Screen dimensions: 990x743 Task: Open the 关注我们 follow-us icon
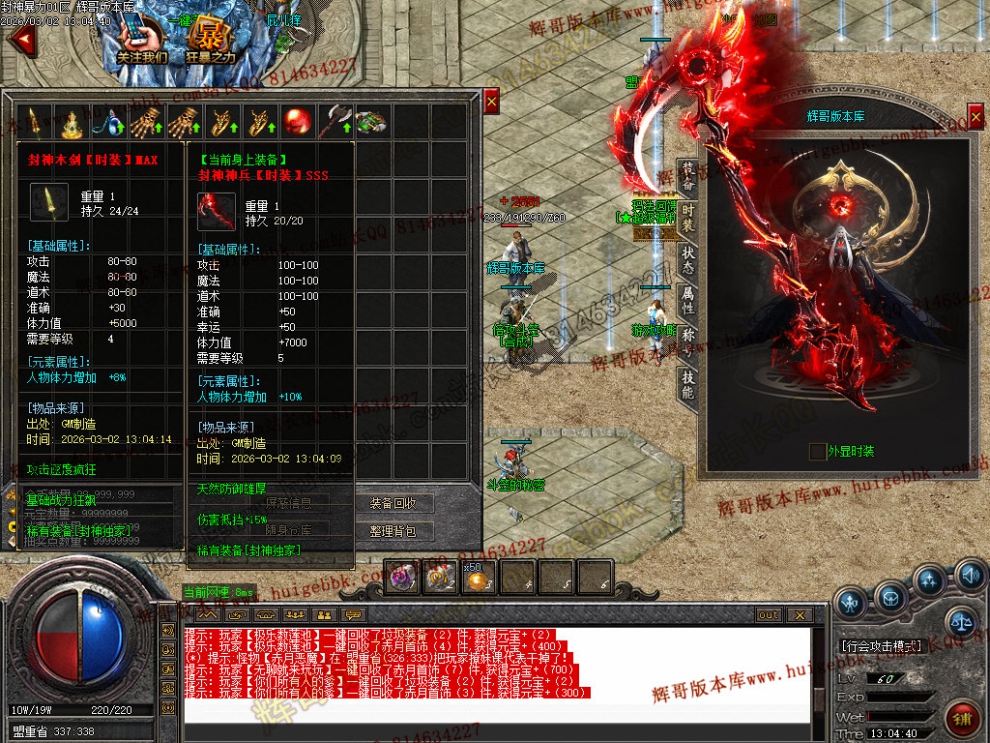(x=141, y=40)
